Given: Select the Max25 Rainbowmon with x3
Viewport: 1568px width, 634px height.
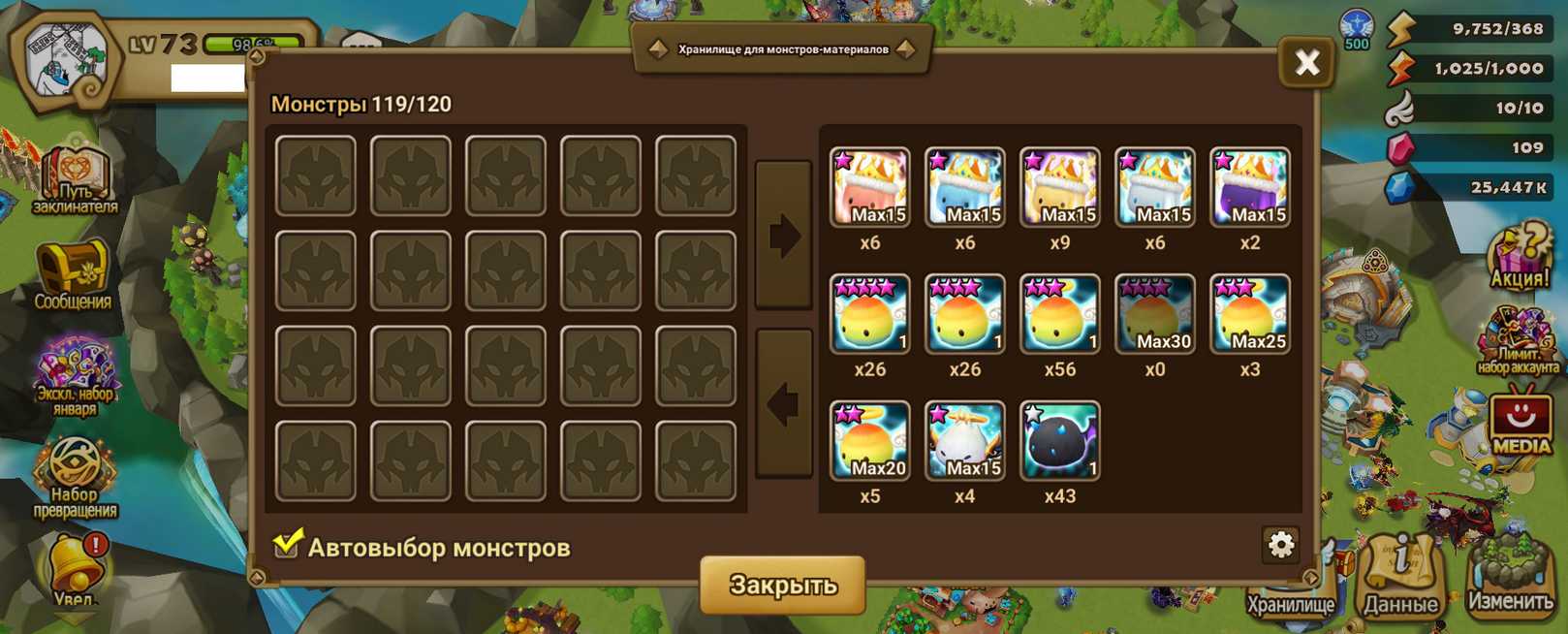Looking at the screenshot, I should click(x=1249, y=314).
